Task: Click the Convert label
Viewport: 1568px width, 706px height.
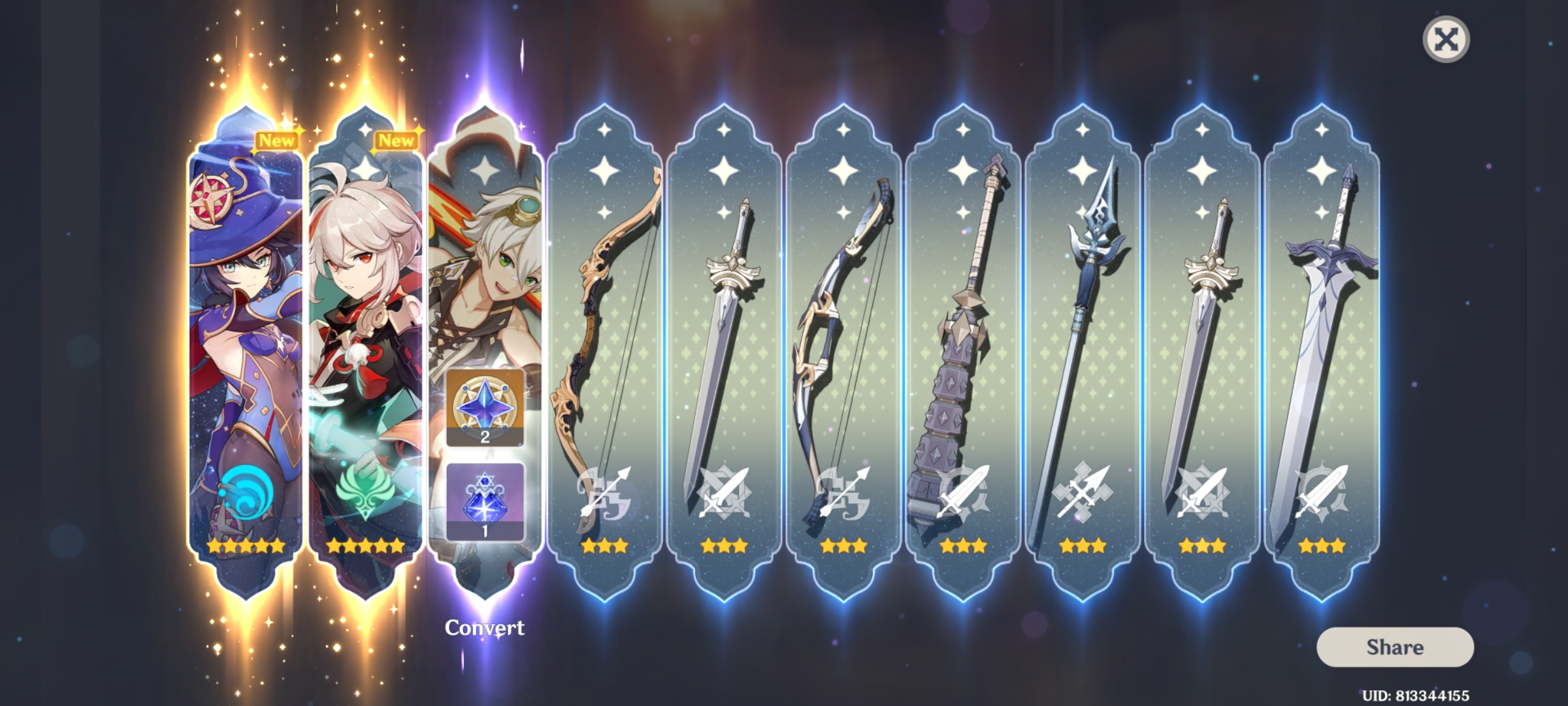Action: coord(484,626)
